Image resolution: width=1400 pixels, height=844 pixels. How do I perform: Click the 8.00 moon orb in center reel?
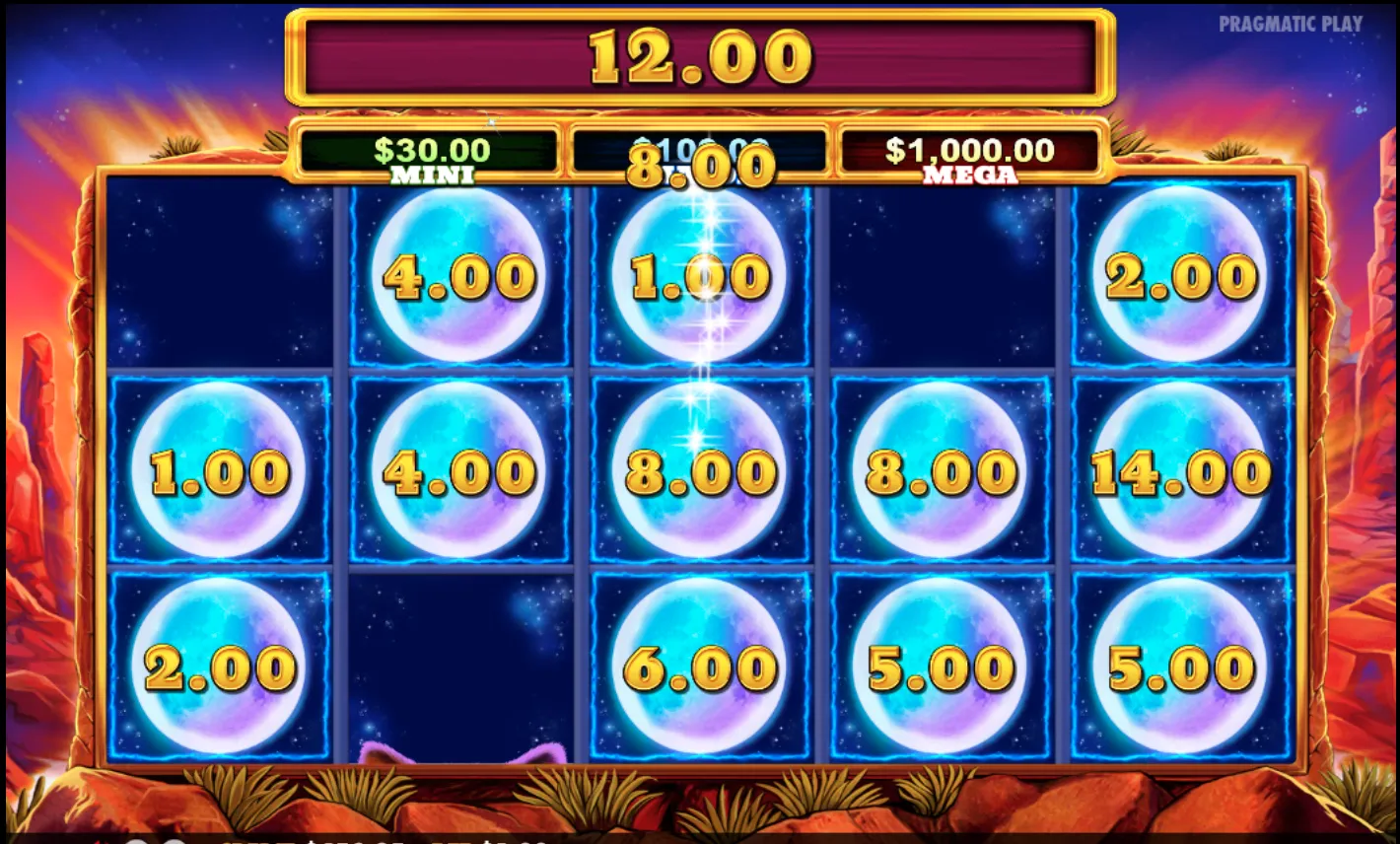pos(700,471)
